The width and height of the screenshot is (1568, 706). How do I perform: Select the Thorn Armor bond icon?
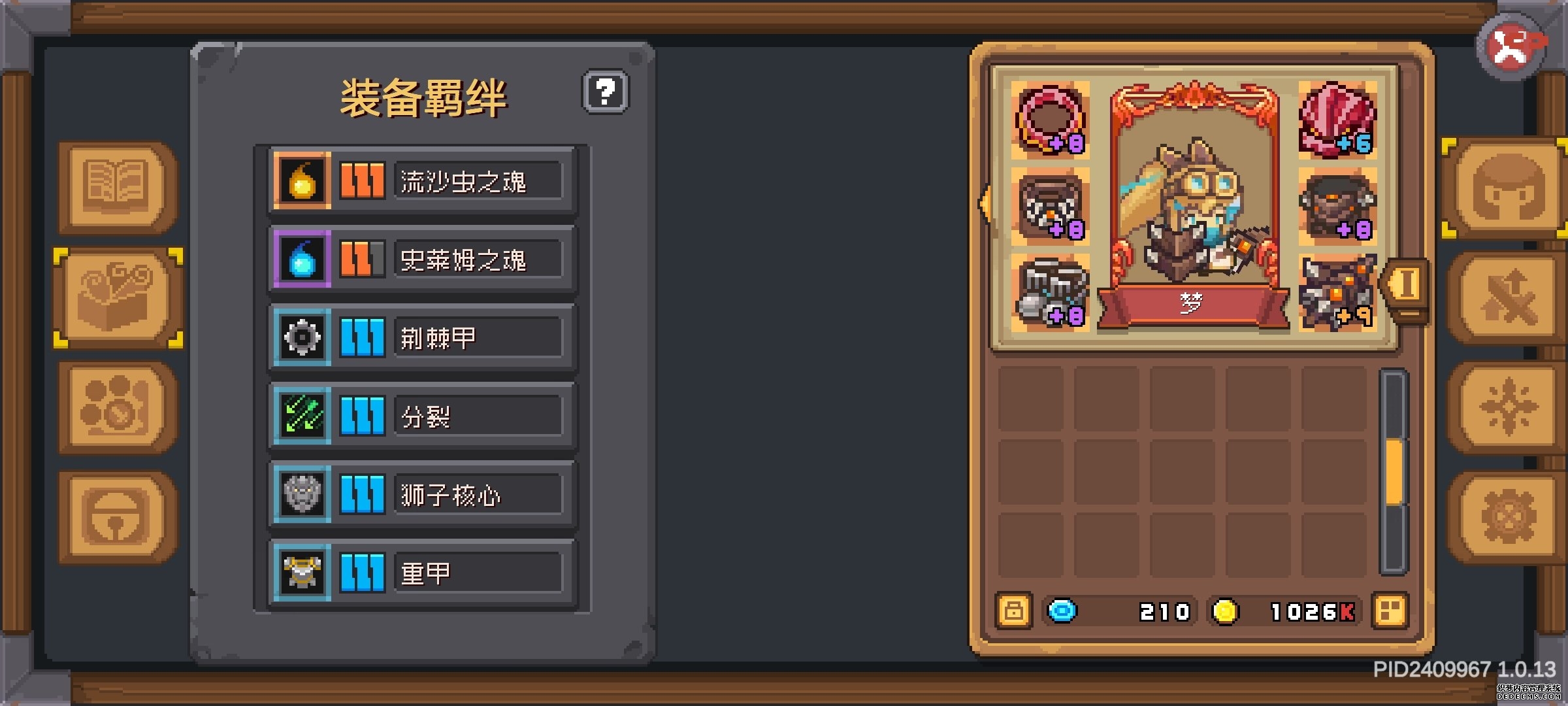click(x=302, y=337)
